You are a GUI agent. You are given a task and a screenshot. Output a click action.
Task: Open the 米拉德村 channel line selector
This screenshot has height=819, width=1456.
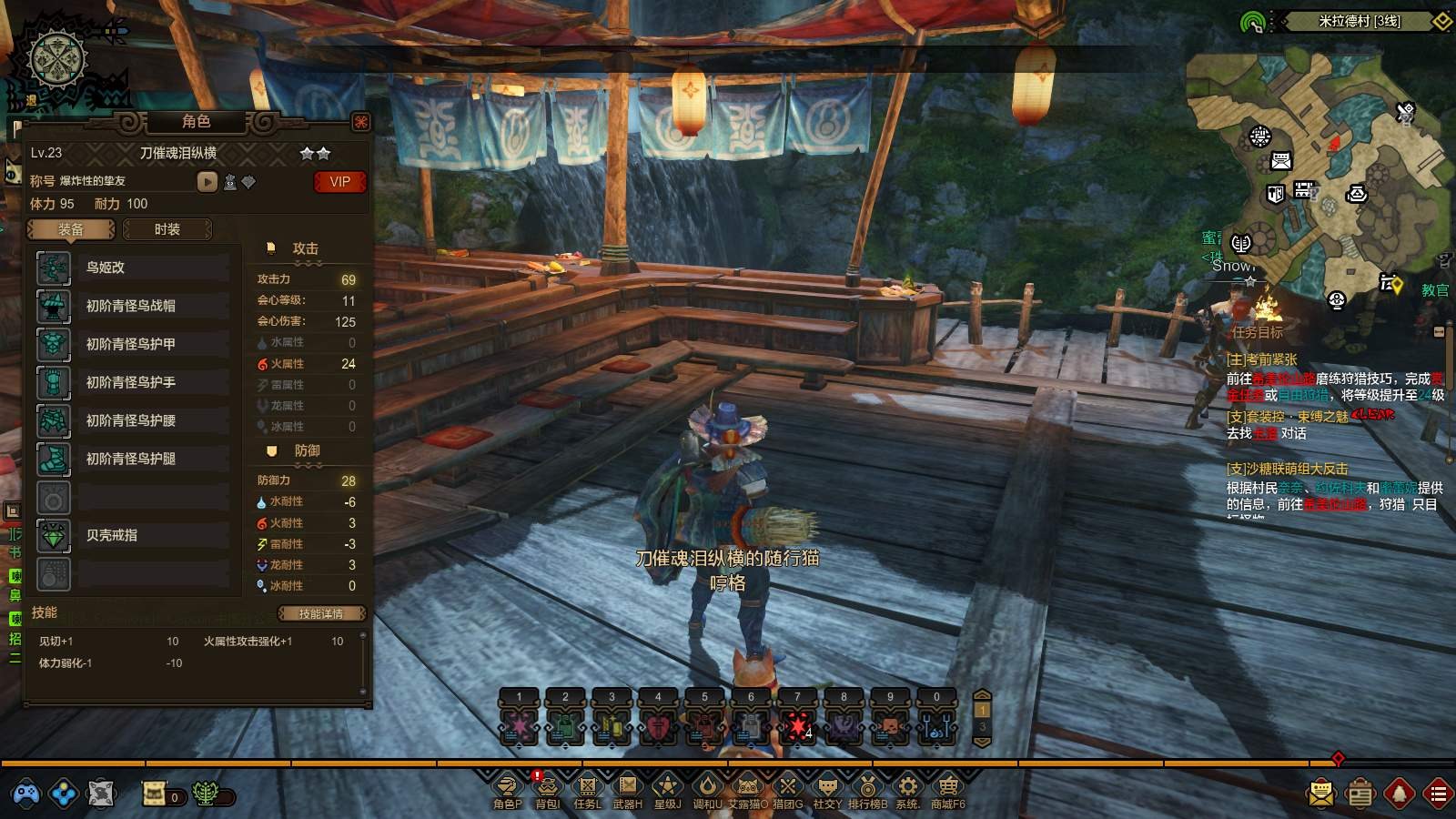point(1360,21)
